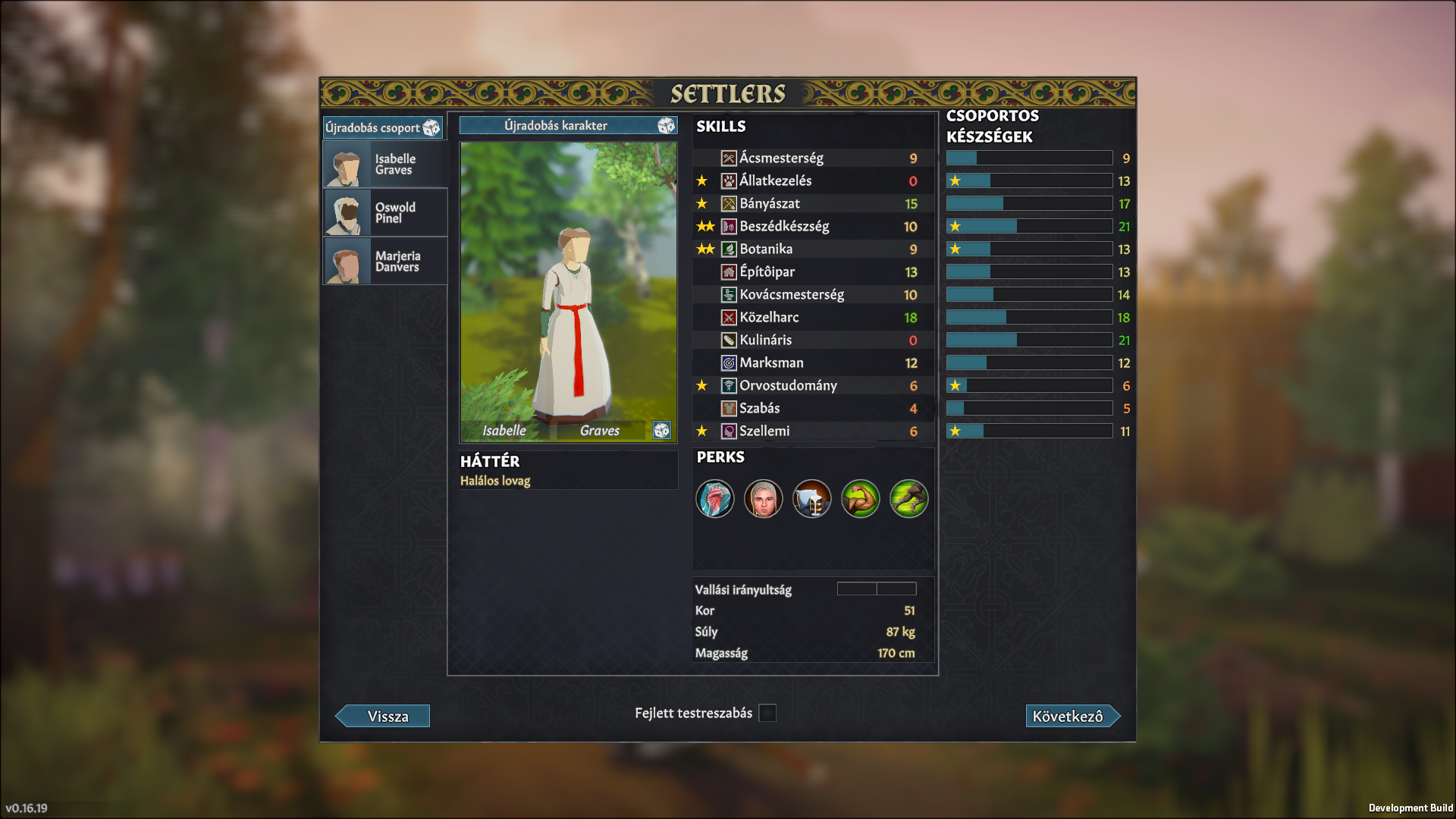Select settler Isabelle Graves
Viewport: 1456px width, 819px height.
coord(385,165)
